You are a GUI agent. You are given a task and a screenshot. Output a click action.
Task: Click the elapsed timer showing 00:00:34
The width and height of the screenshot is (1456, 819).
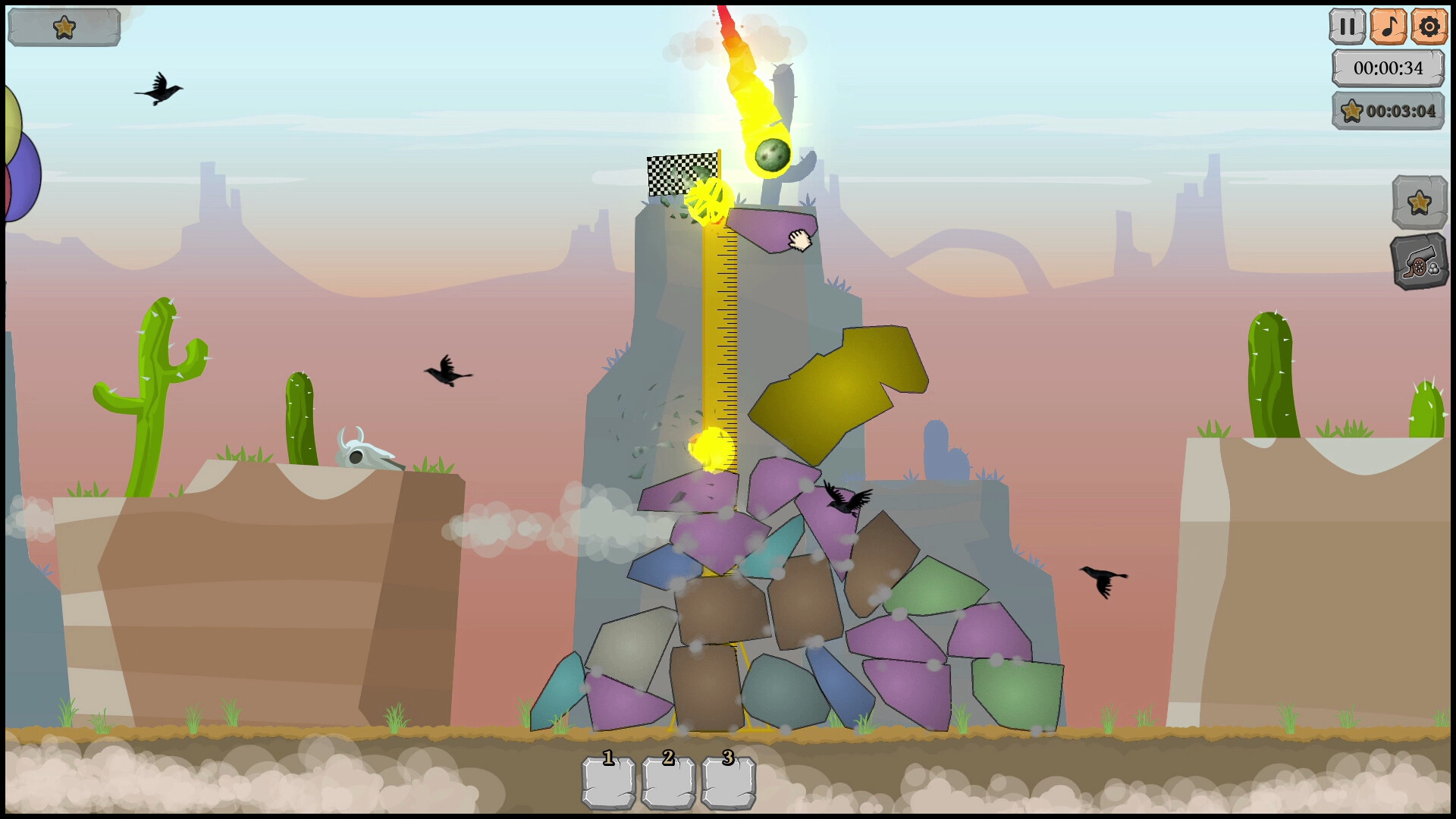pos(1389,67)
